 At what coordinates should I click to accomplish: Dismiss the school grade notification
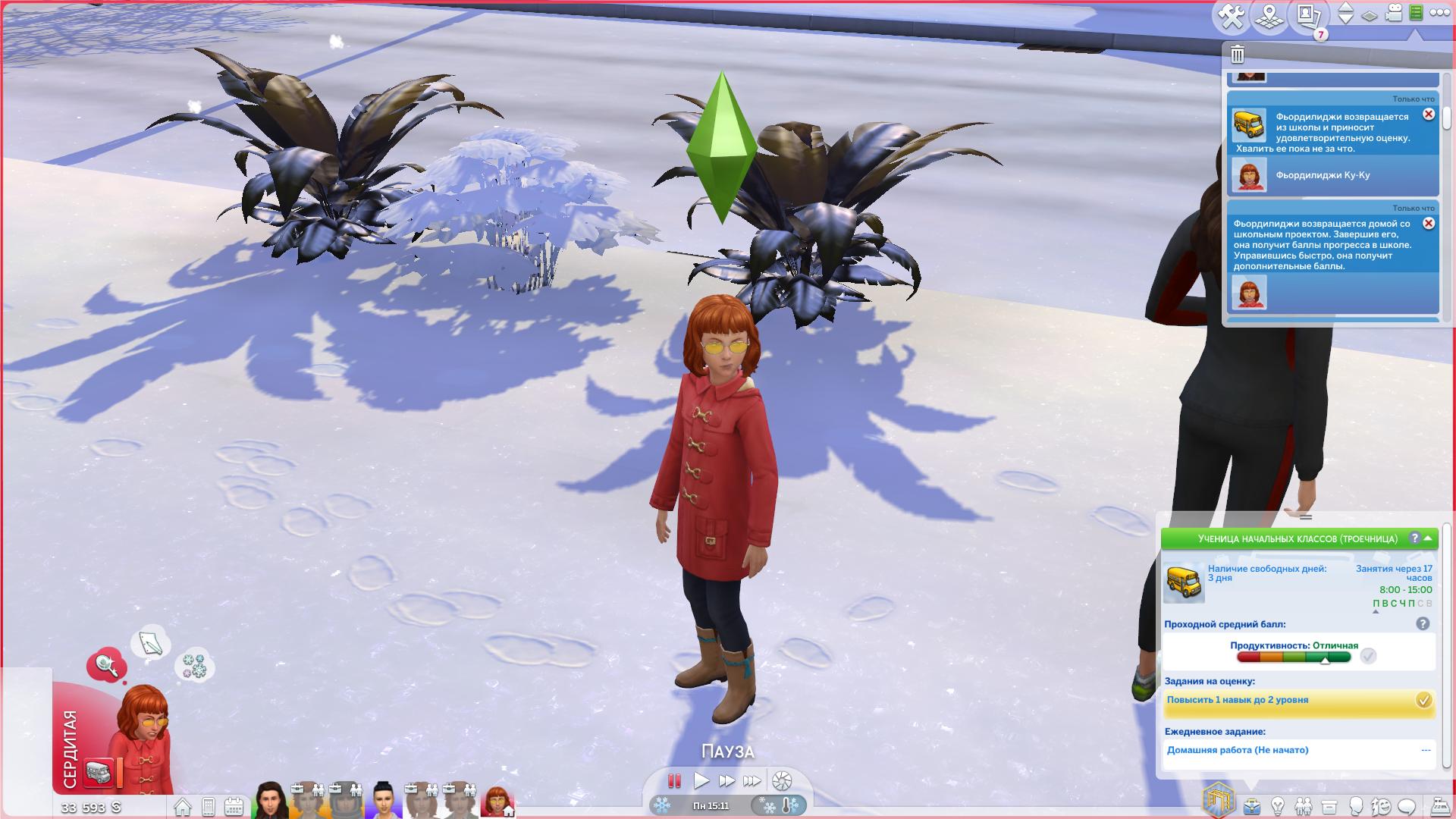pyautogui.click(x=1429, y=115)
